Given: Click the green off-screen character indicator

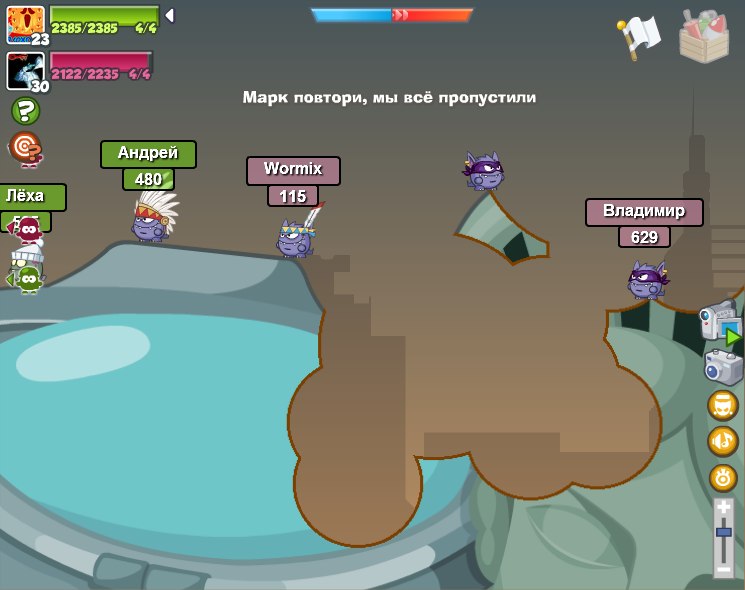Looking at the screenshot, I should pyautogui.click(x=26, y=278).
